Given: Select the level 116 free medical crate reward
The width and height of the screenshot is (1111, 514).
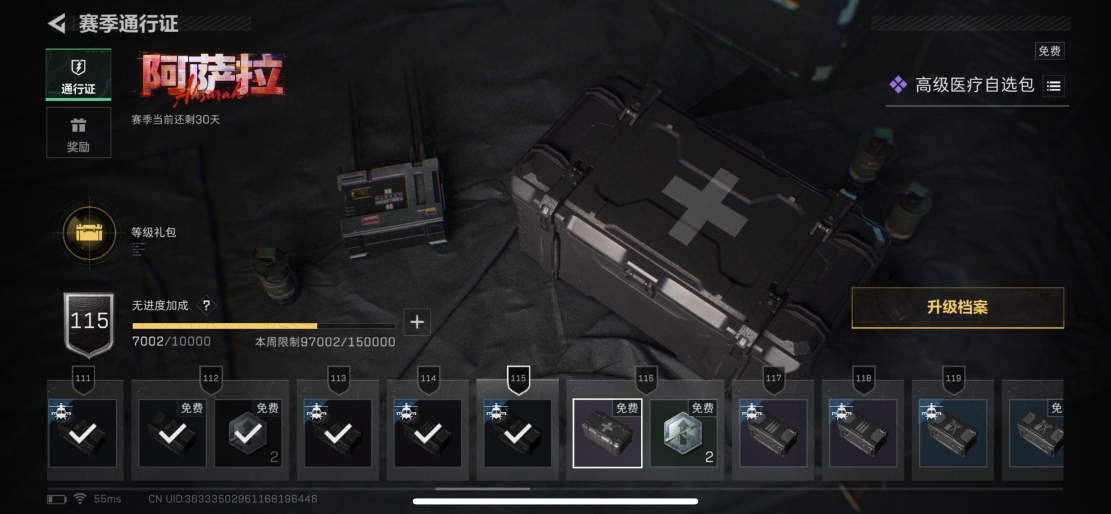Looking at the screenshot, I should pos(607,434).
